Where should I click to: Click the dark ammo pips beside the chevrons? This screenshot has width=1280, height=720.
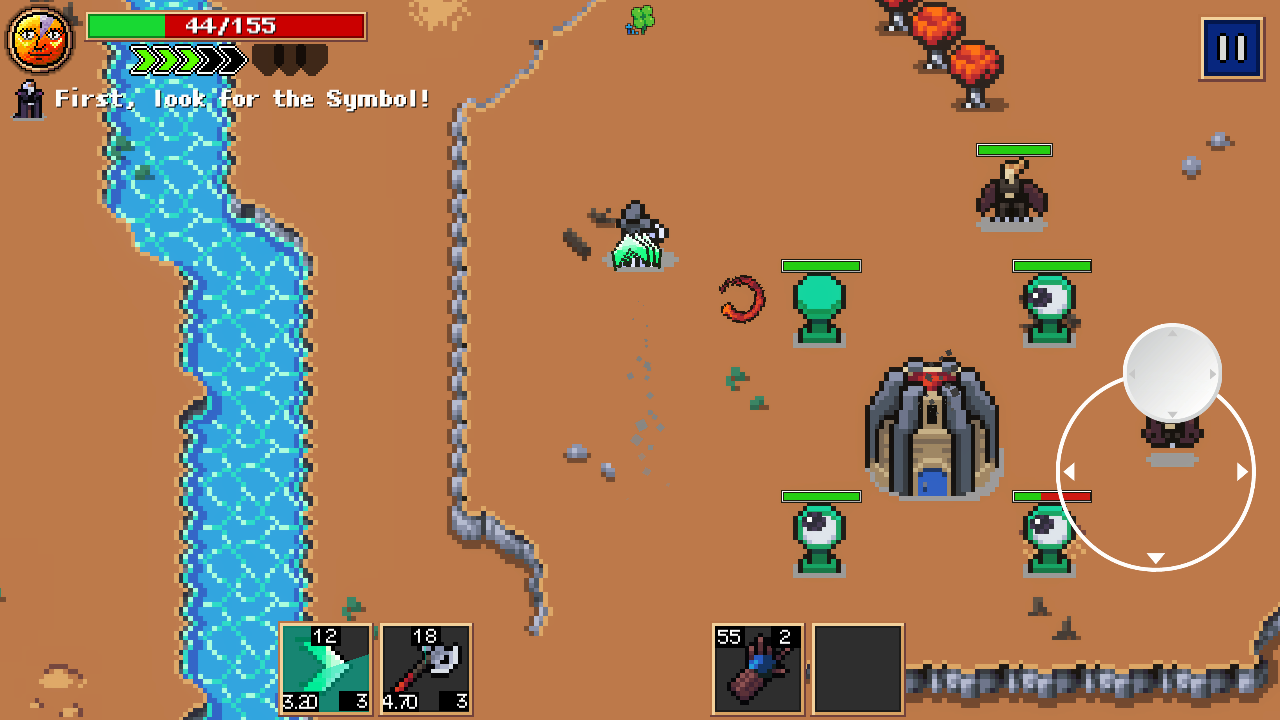(x=290, y=60)
